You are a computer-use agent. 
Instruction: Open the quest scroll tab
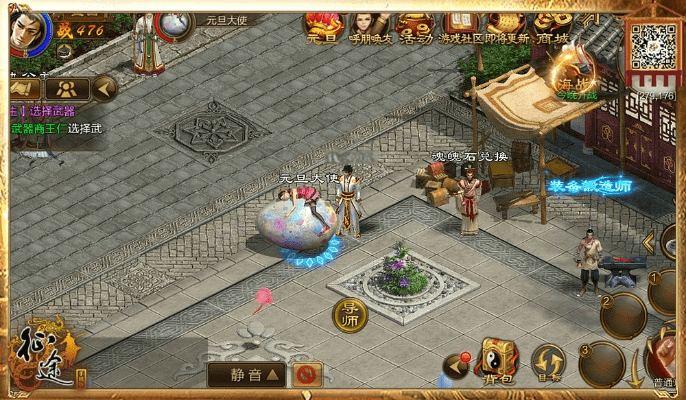23,89
